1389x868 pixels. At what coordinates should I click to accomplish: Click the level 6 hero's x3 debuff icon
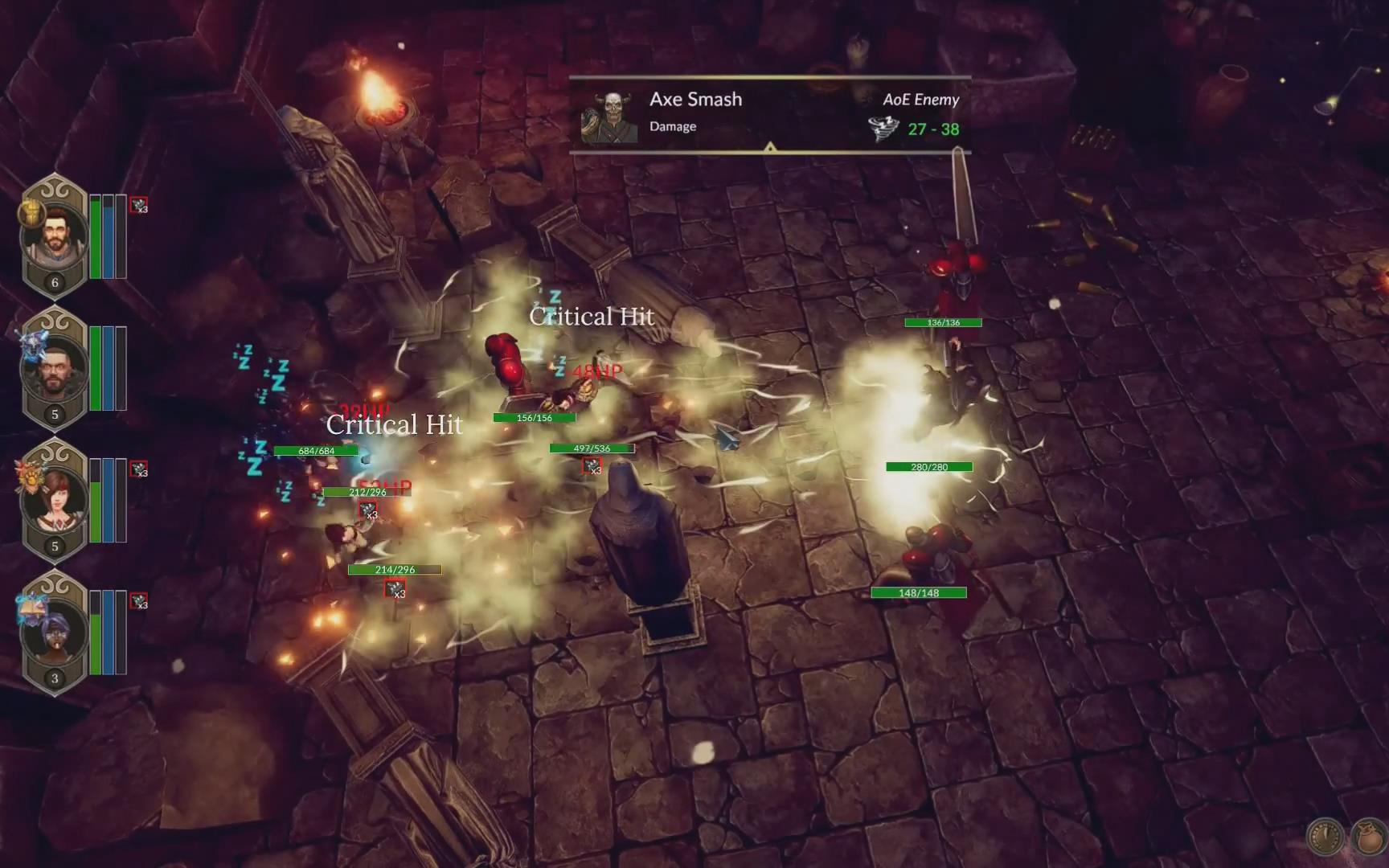(139, 205)
